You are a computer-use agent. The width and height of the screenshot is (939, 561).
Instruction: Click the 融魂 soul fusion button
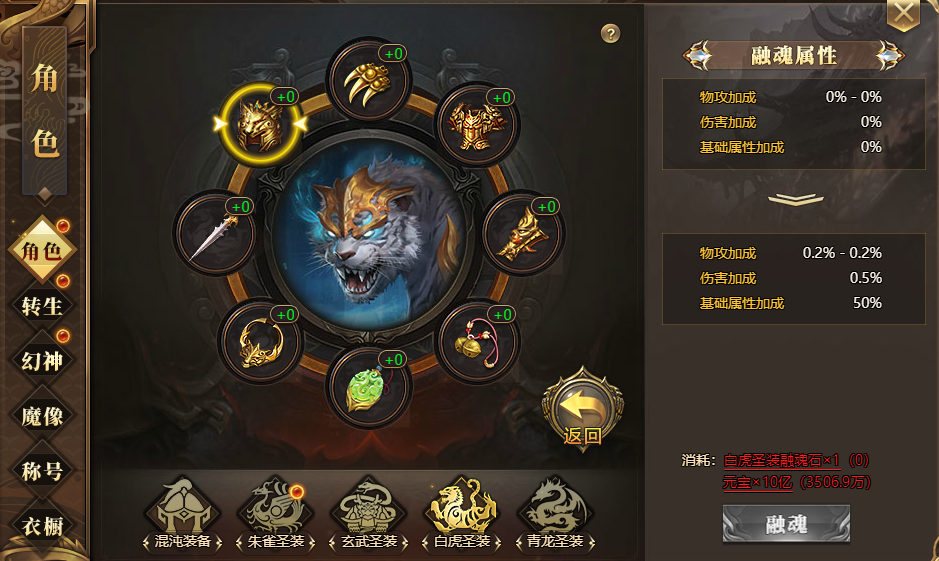point(786,524)
